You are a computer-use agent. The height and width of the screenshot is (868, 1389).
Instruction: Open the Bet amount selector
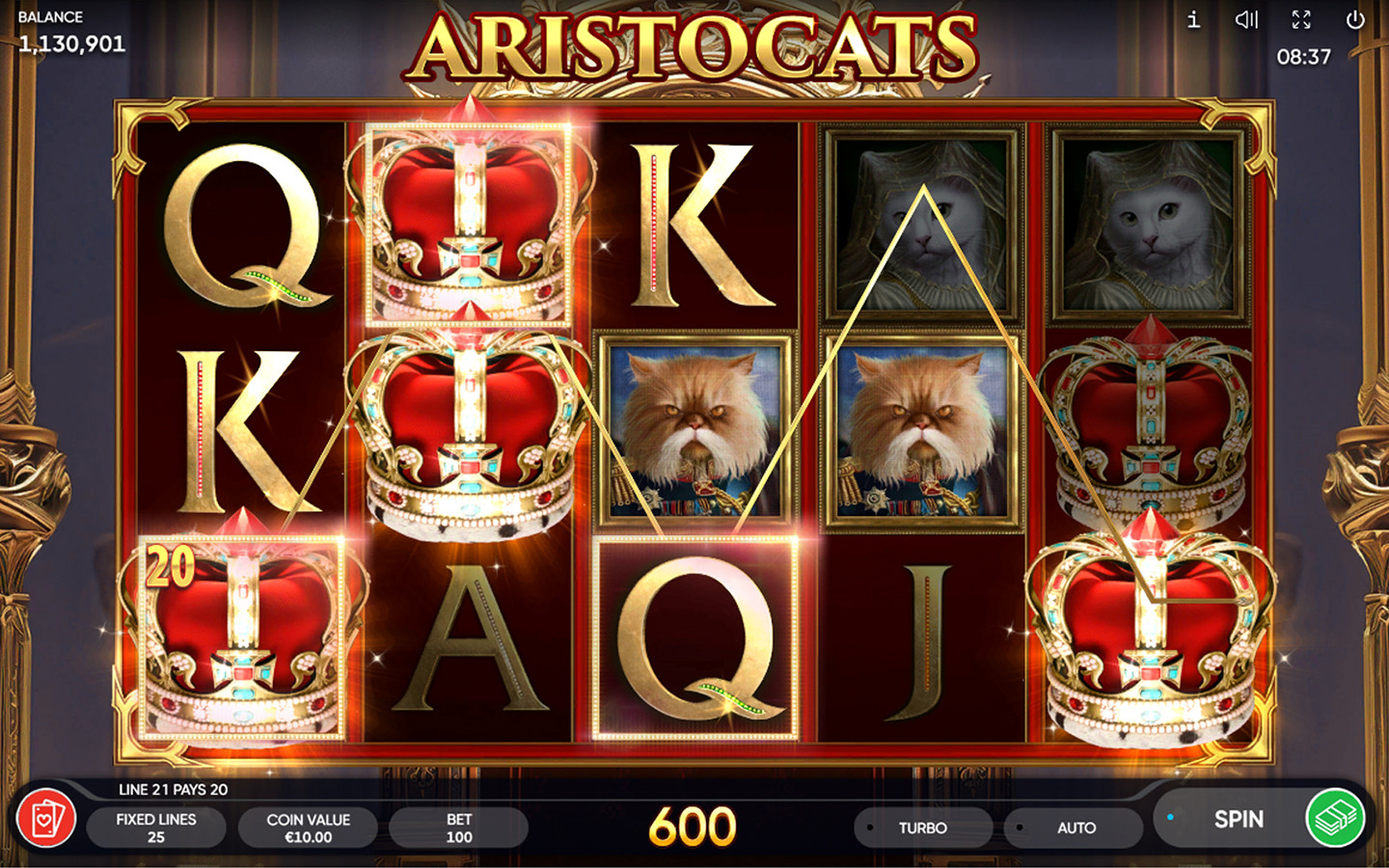pyautogui.click(x=460, y=826)
